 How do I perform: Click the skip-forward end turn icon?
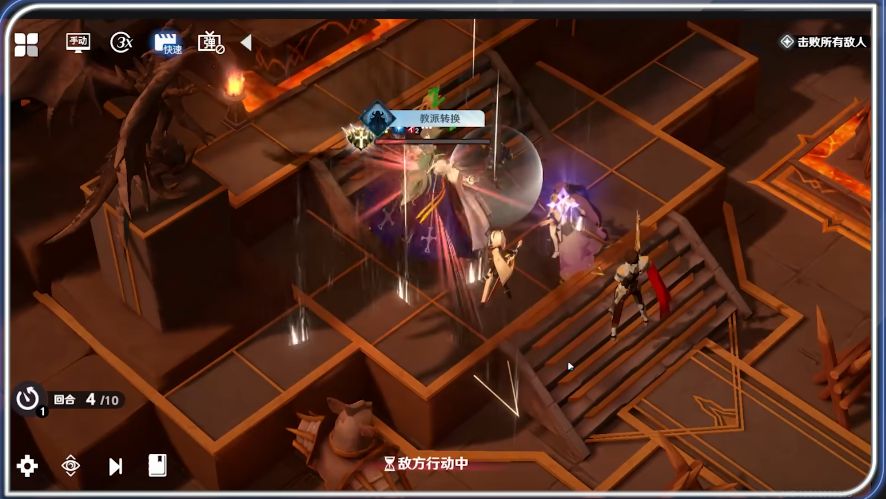[115, 466]
